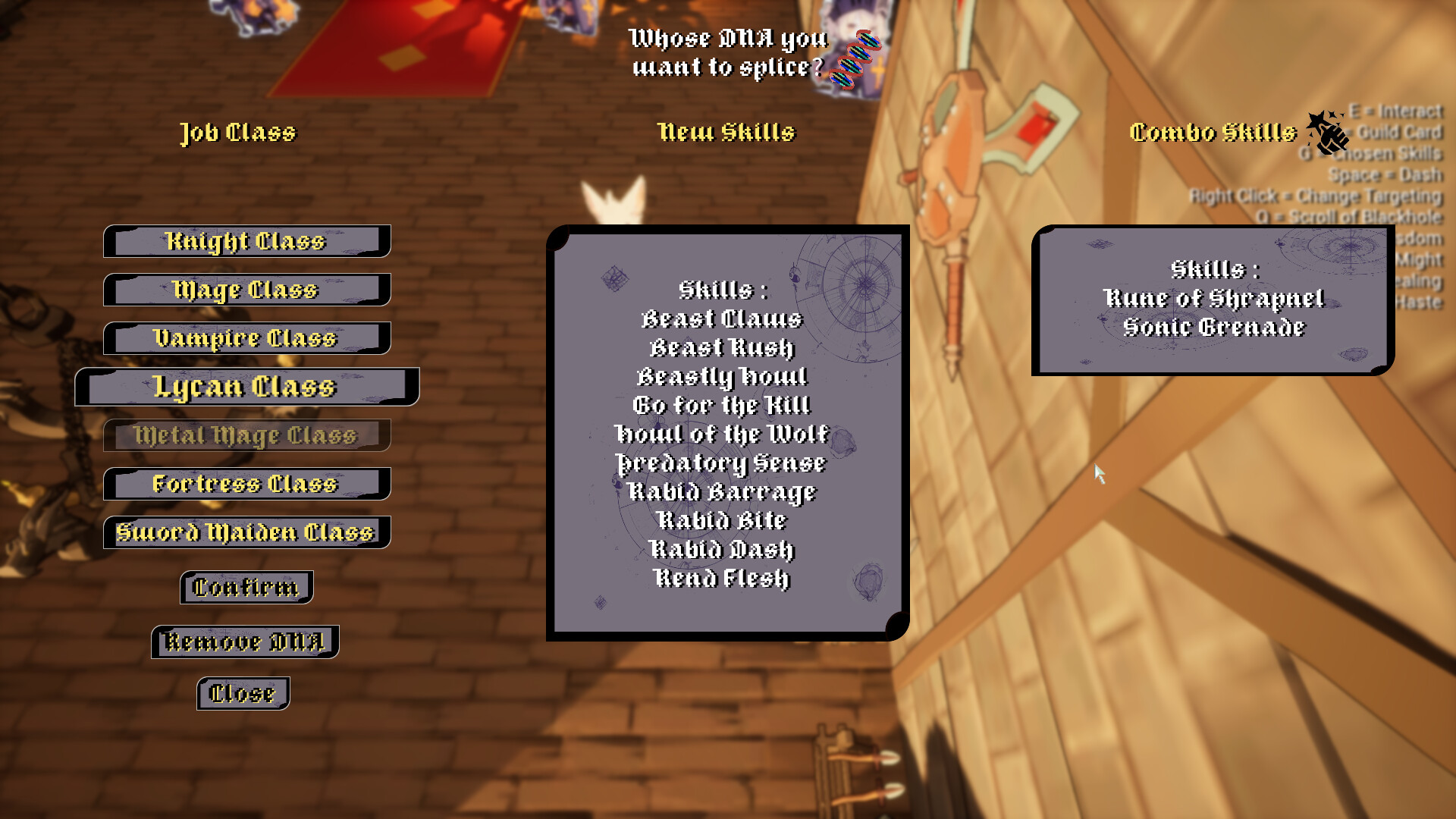Select Rune of Shrapnel combo skill
The image size is (1456, 819).
[1214, 298]
